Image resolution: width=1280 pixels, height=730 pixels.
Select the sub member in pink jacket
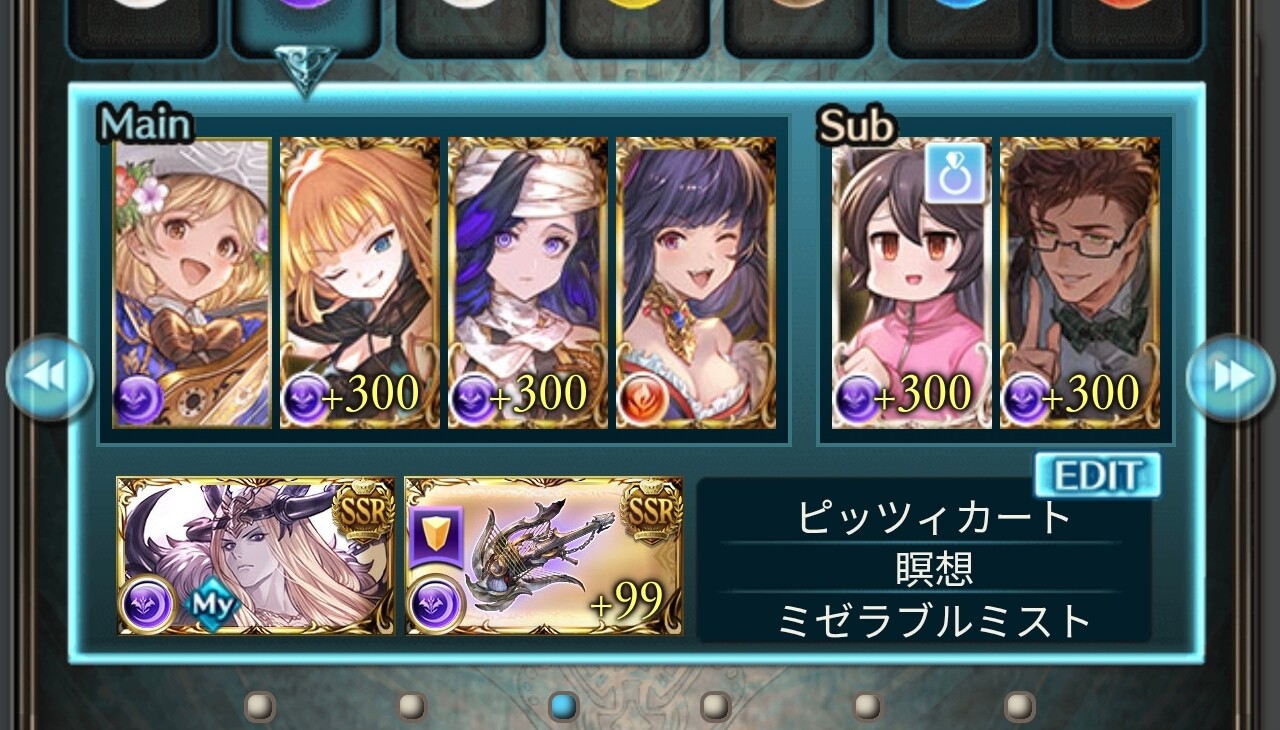911,282
